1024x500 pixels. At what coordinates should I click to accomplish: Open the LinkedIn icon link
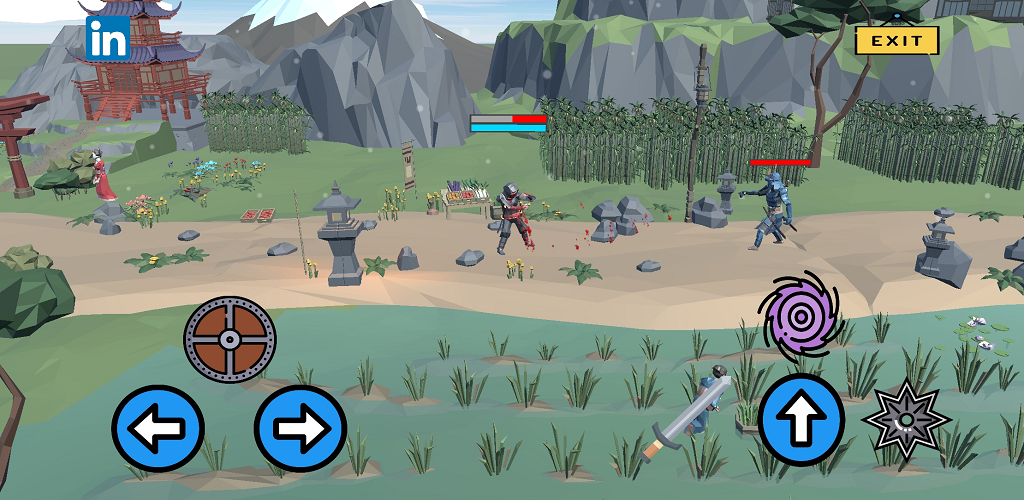(x=107, y=38)
